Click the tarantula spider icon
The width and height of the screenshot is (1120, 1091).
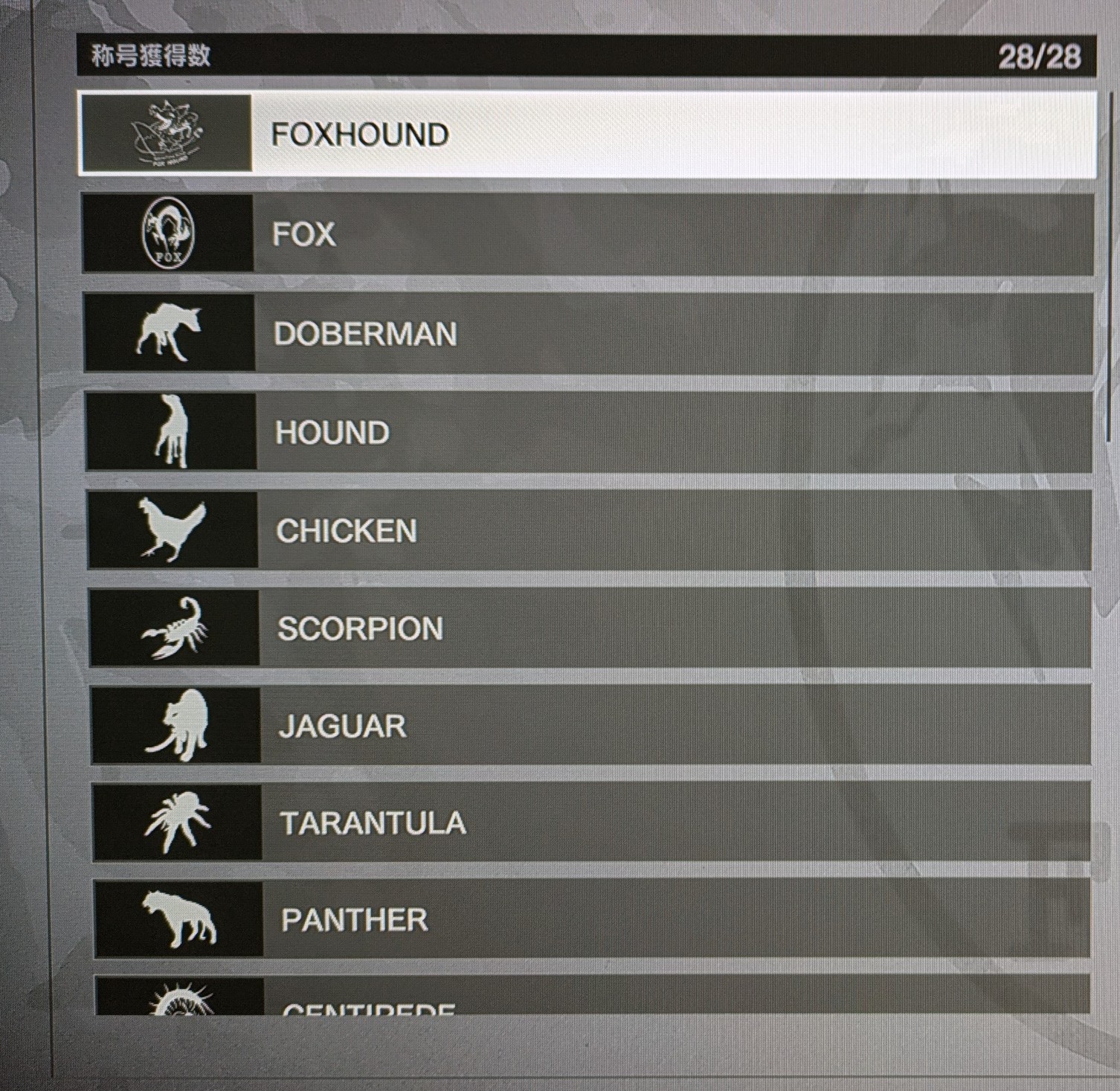coord(176,823)
